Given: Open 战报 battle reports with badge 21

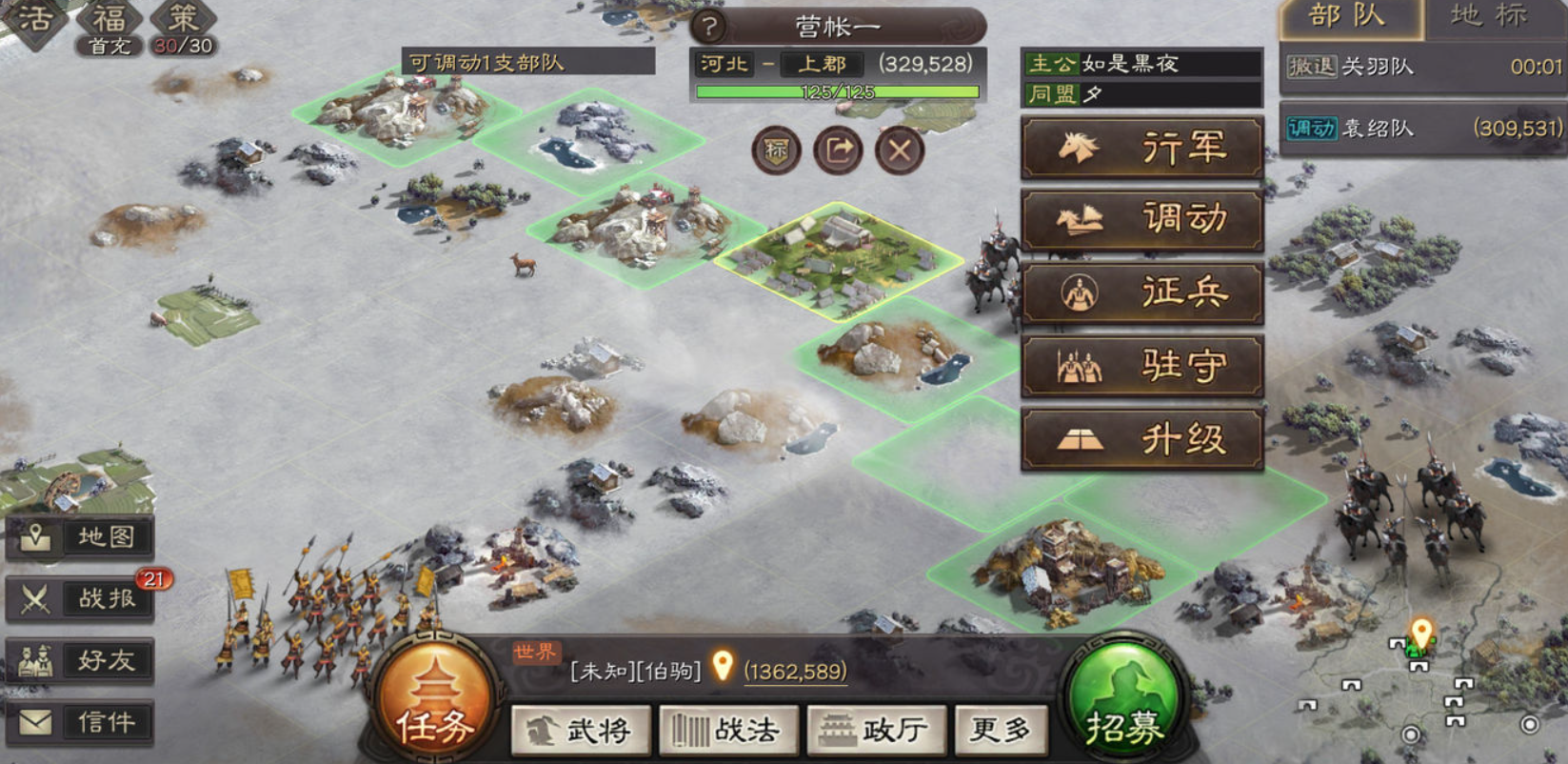Looking at the screenshot, I should click(81, 598).
